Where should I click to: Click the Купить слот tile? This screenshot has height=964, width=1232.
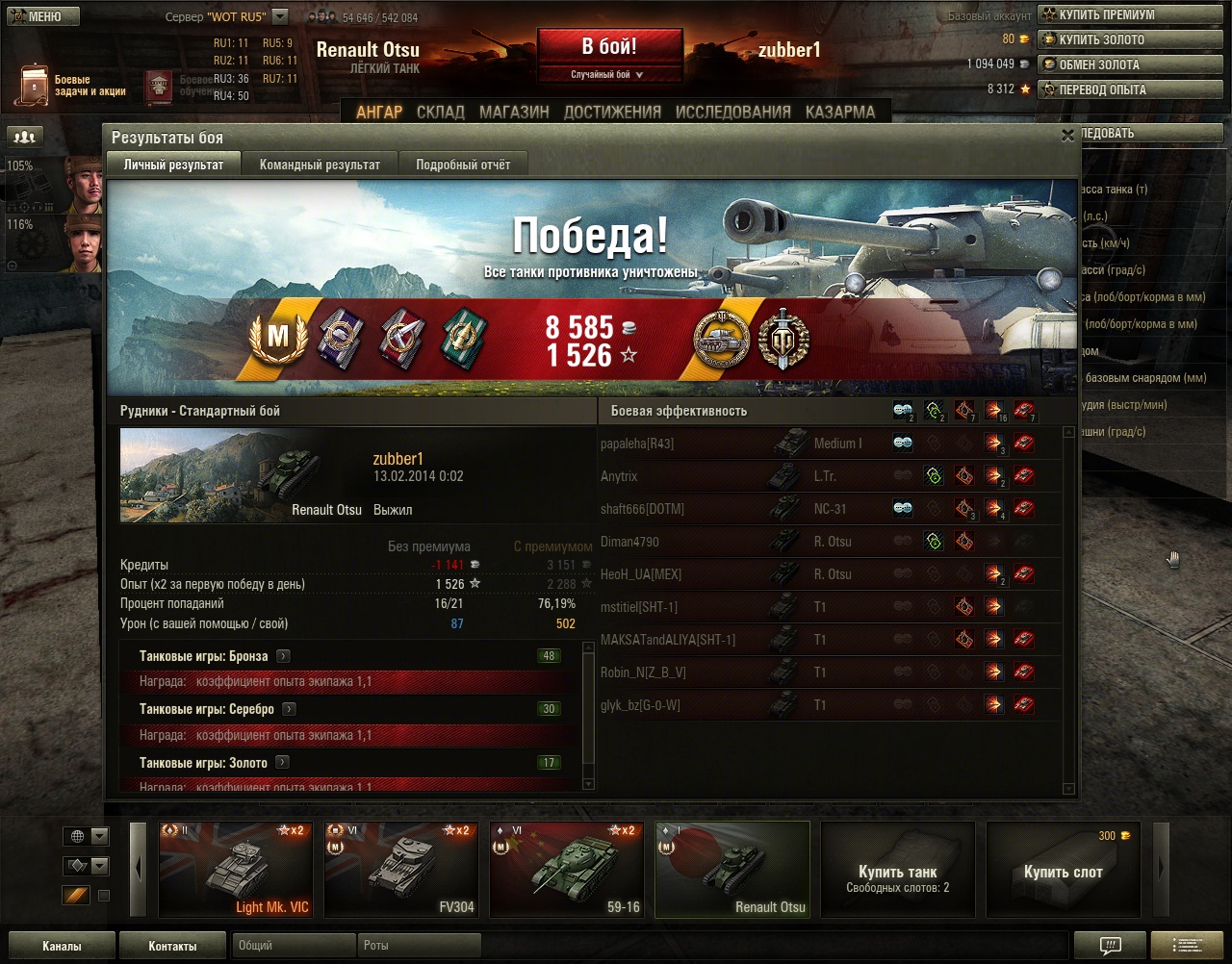click(1063, 870)
